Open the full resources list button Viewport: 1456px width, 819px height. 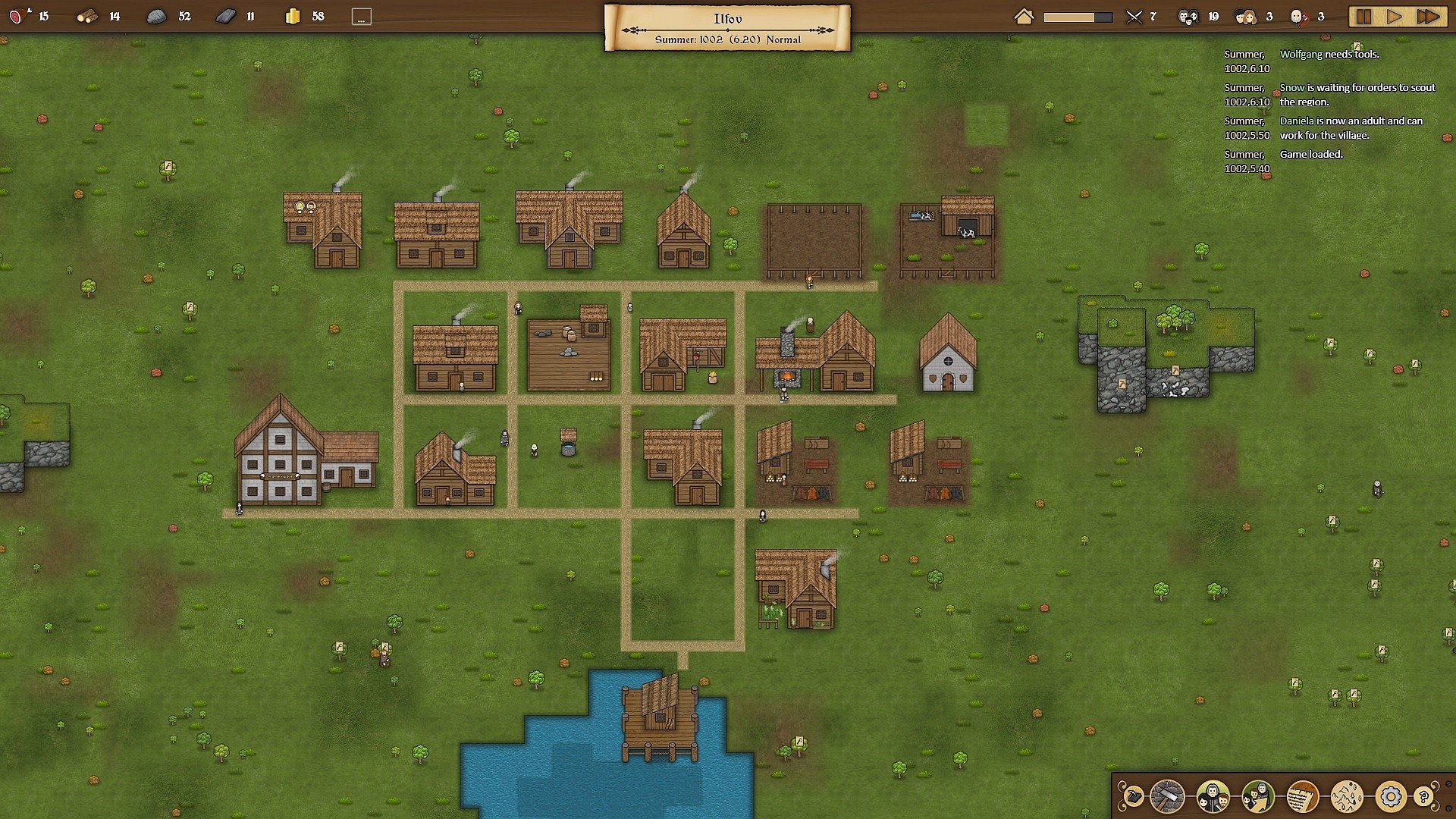(362, 17)
